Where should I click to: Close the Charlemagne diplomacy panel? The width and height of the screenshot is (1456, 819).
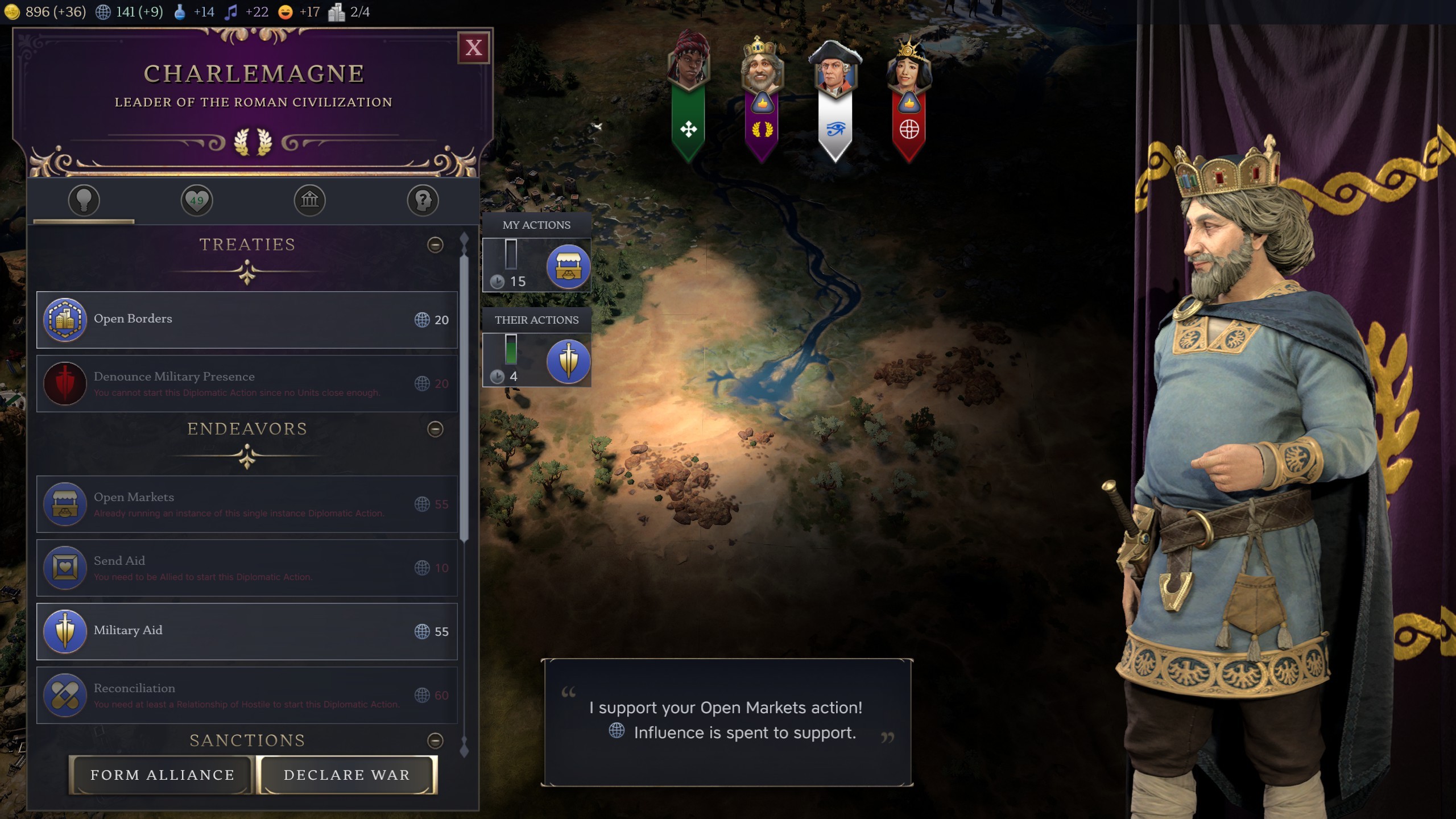473,48
